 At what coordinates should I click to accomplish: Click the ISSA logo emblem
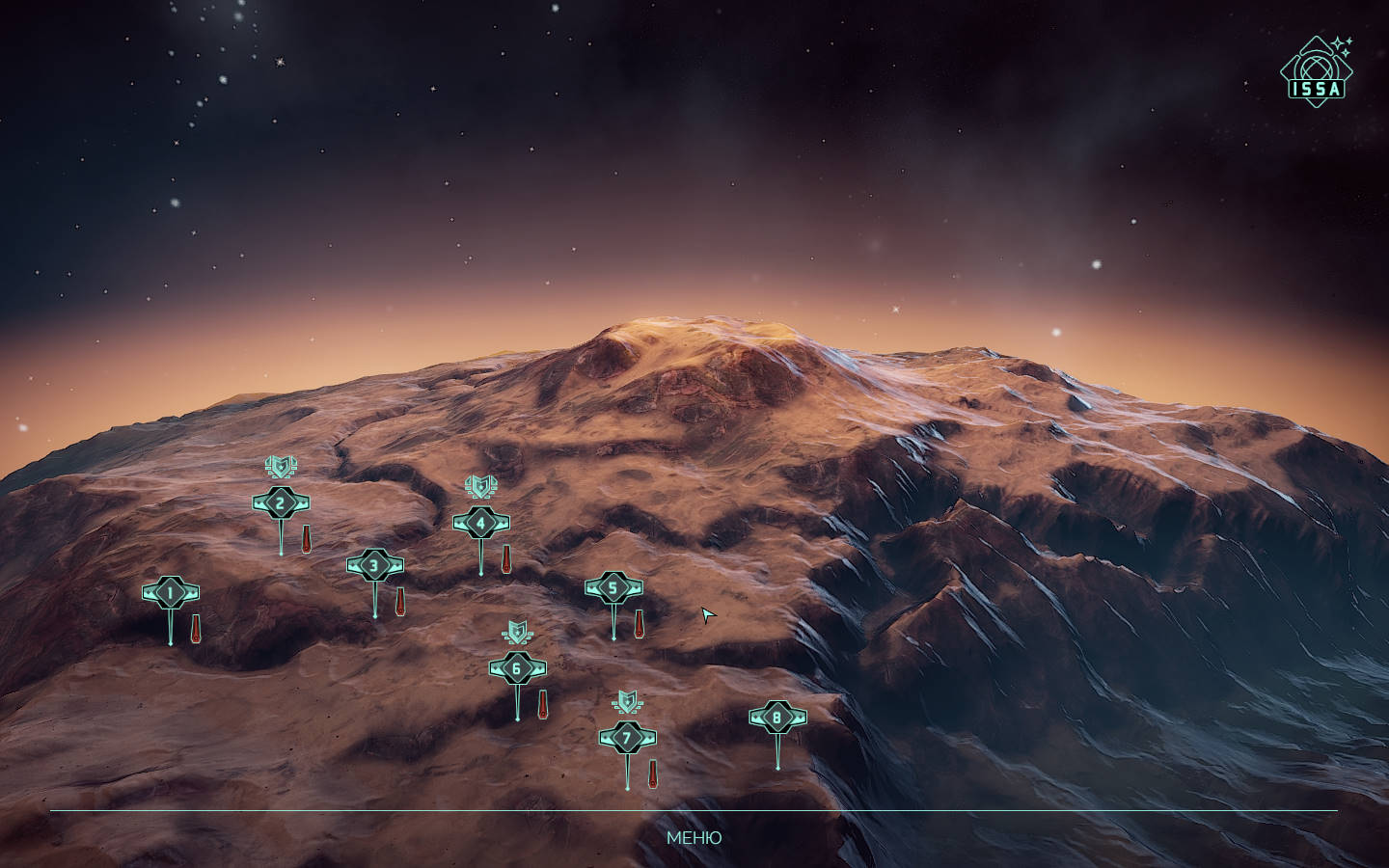pos(1316,69)
